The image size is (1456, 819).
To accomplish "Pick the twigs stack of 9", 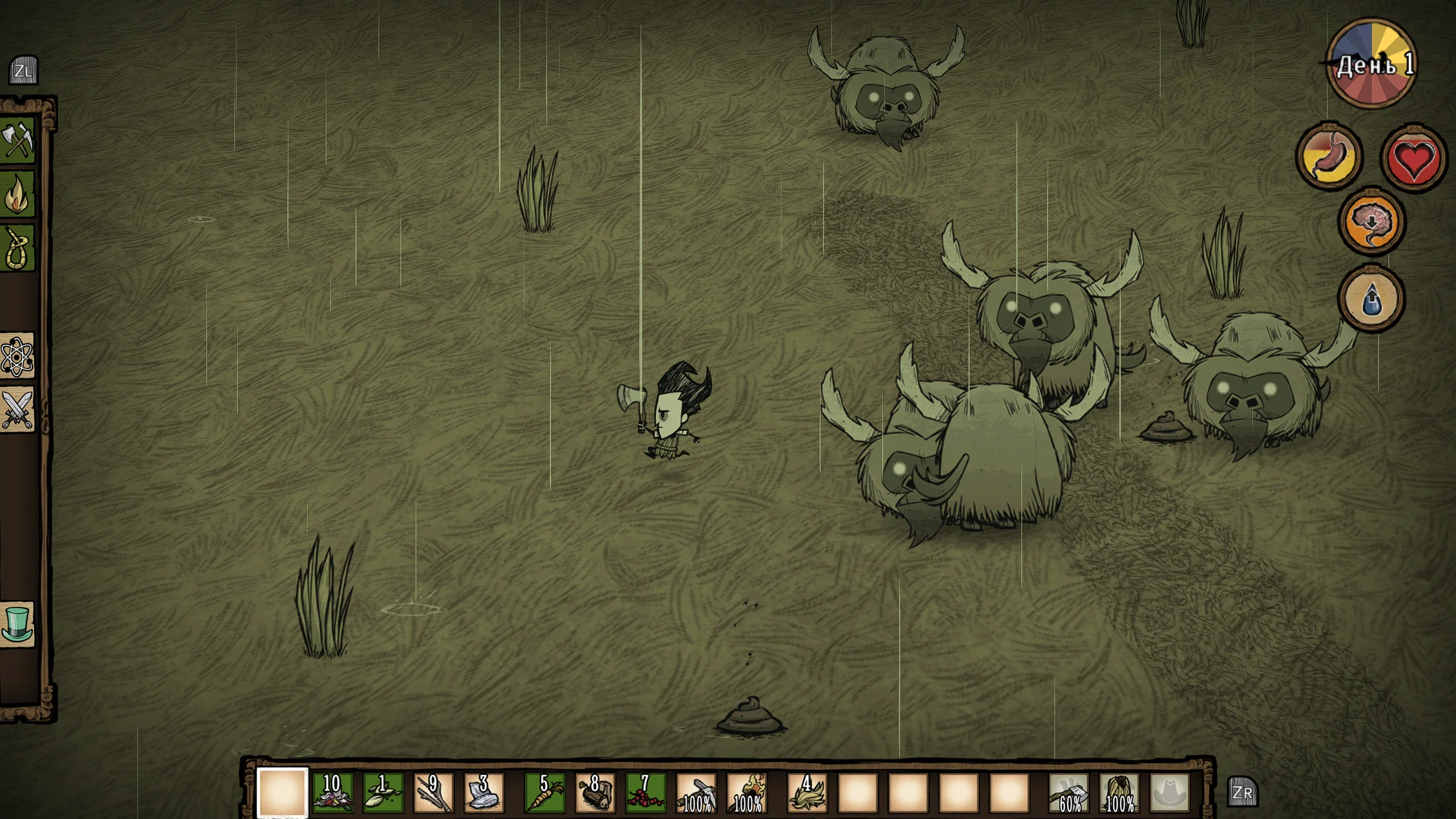I will coord(433,792).
